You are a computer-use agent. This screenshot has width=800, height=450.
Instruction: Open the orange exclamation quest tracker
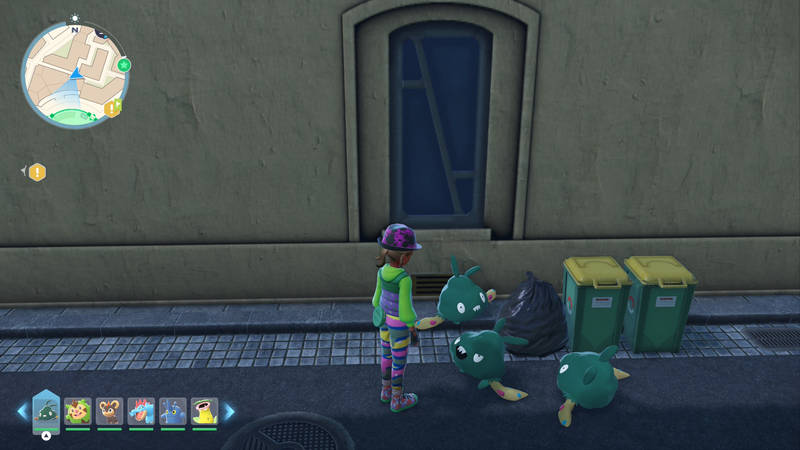tap(38, 172)
